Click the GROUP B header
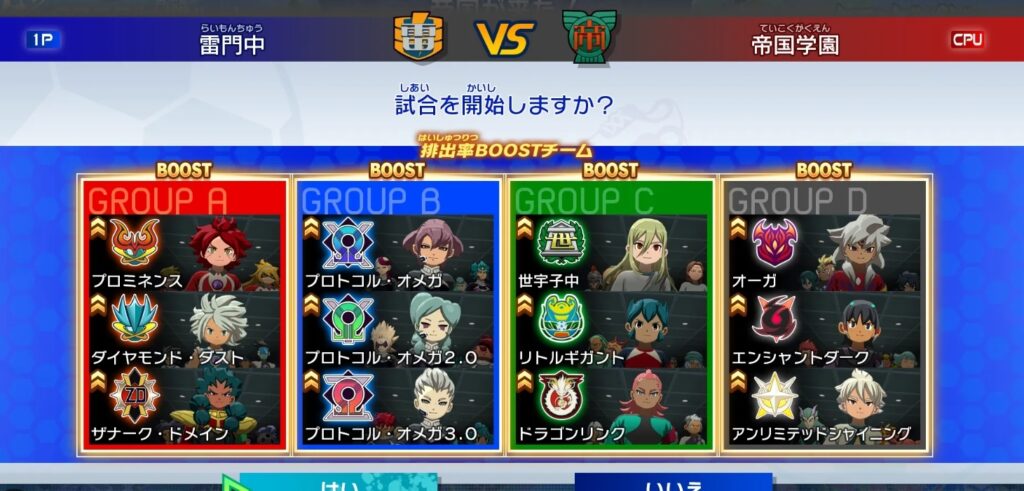The image size is (1024, 491). [372, 201]
